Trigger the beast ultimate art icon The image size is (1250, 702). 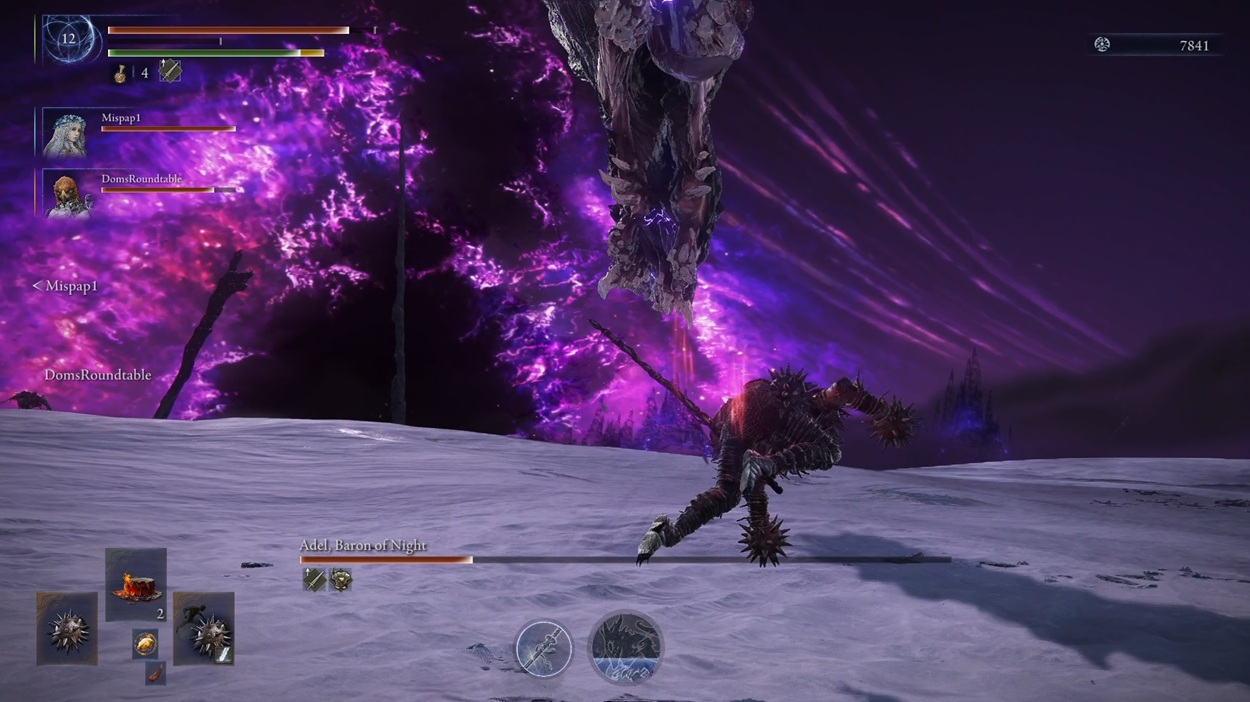pos(626,648)
